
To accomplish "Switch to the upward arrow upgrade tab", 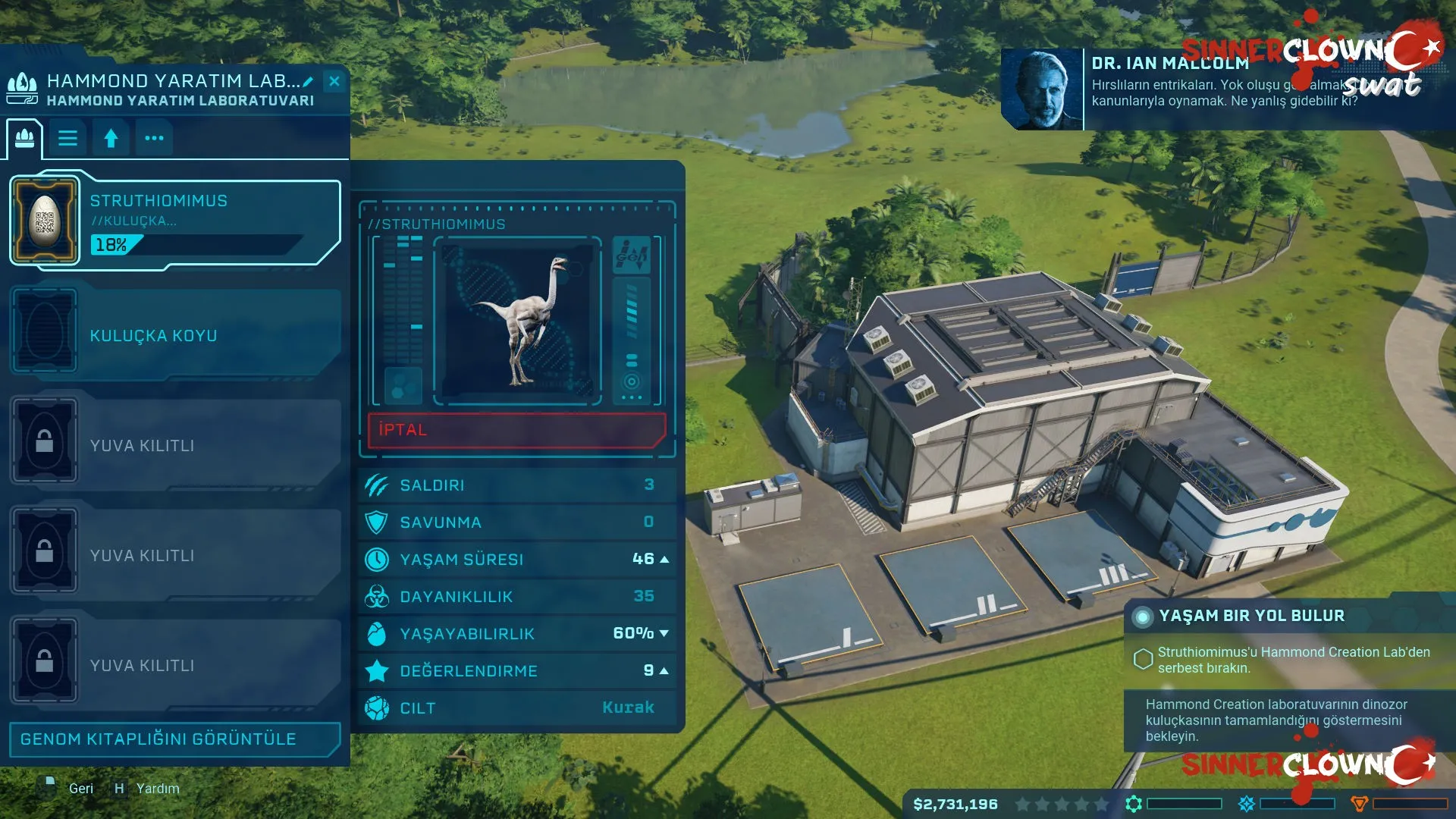I will point(111,138).
